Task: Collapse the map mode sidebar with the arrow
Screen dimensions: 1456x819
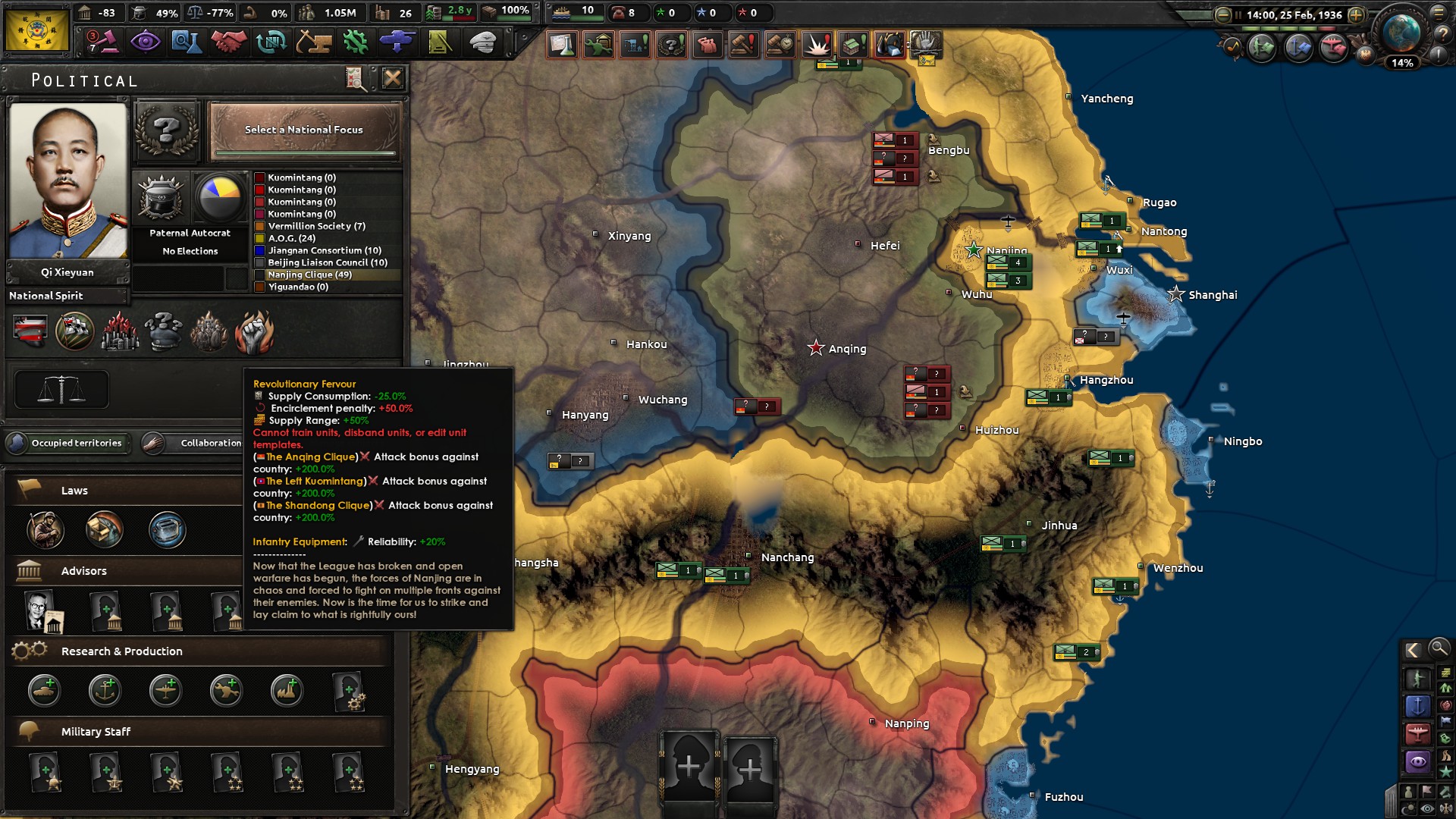Action: point(1414,650)
